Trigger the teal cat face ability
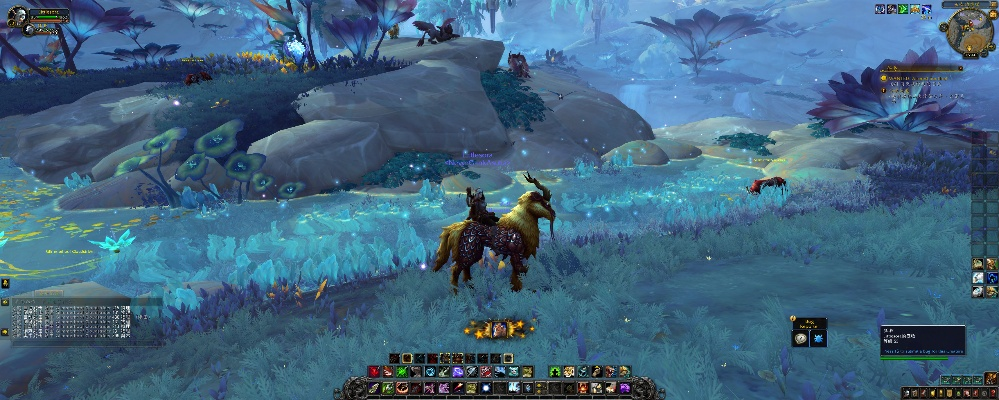The image size is (999, 400). point(513,371)
